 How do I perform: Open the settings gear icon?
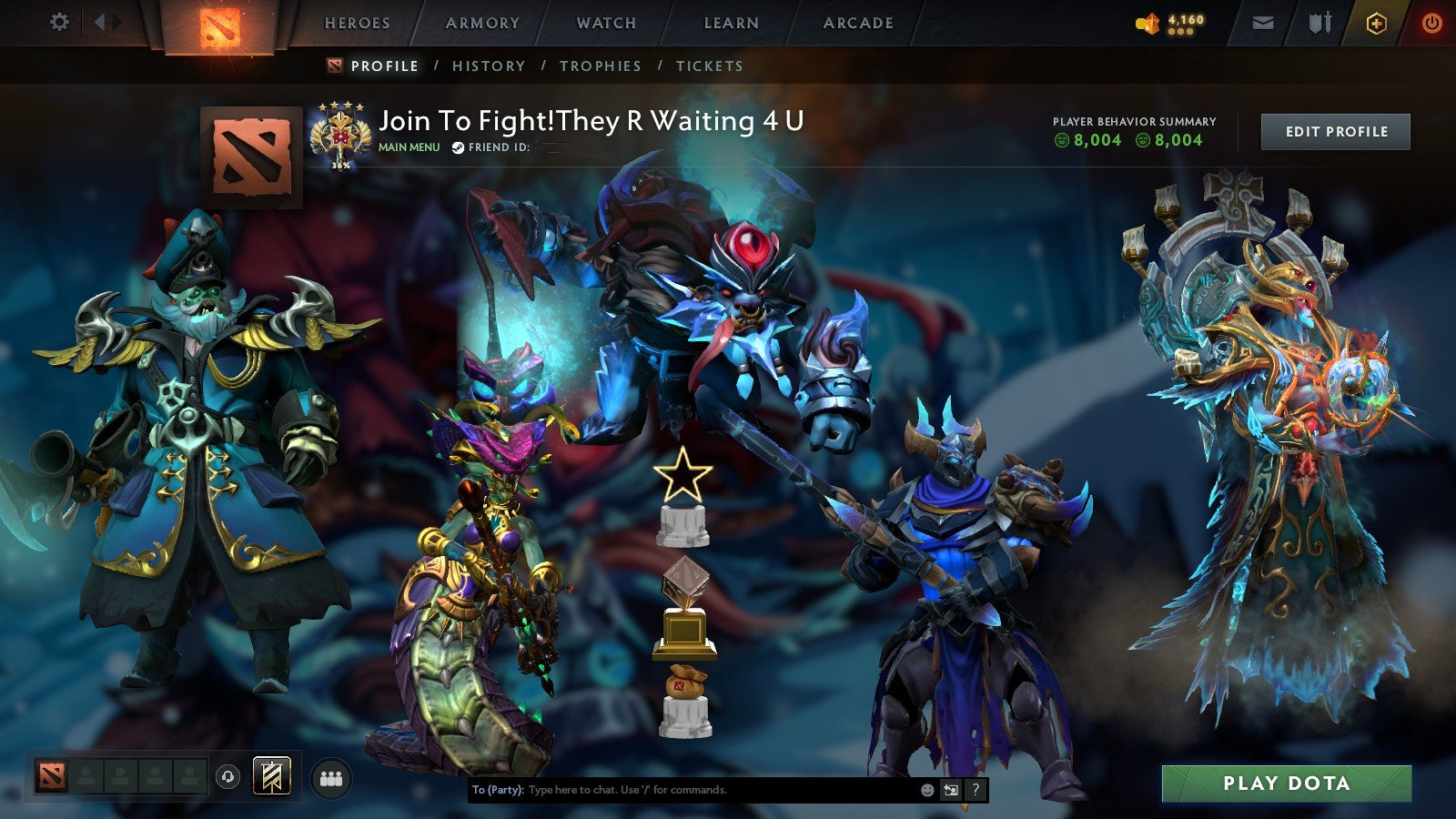click(x=59, y=22)
